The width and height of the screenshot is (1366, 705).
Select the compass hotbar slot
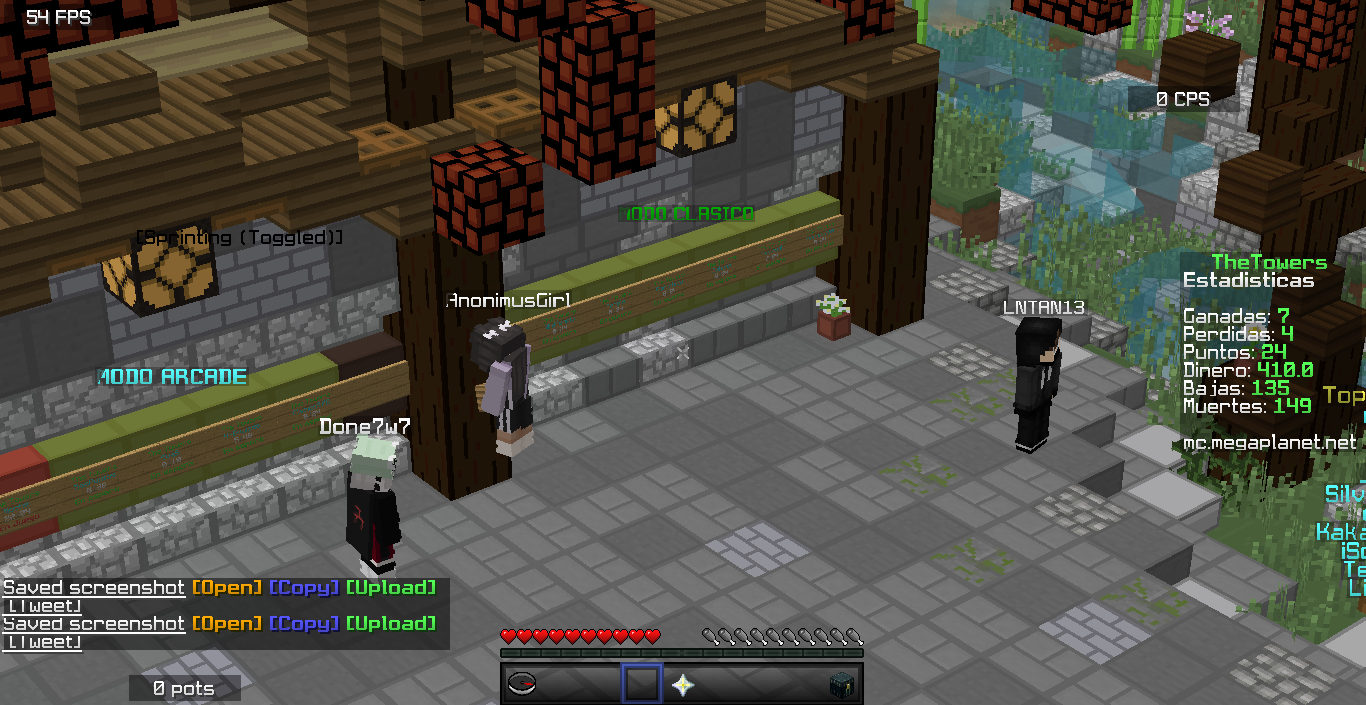[x=522, y=684]
